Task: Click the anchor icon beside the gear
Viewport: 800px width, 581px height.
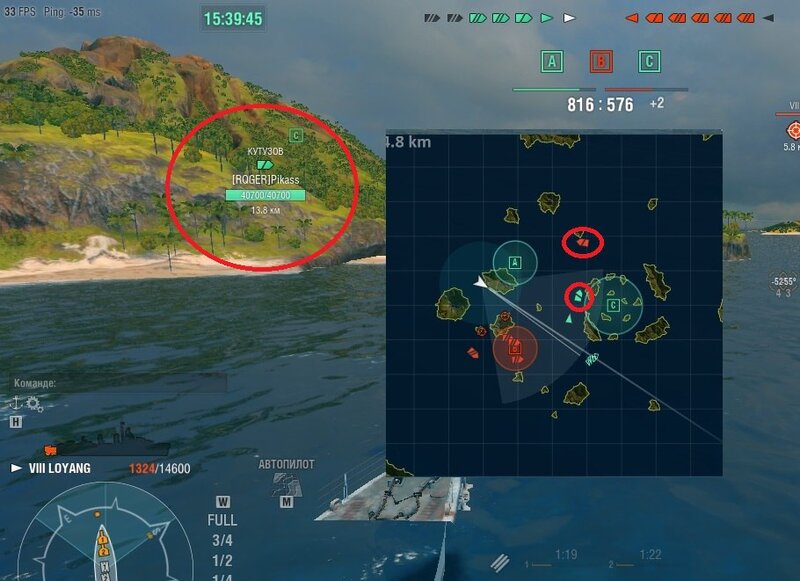Action: click(16, 403)
